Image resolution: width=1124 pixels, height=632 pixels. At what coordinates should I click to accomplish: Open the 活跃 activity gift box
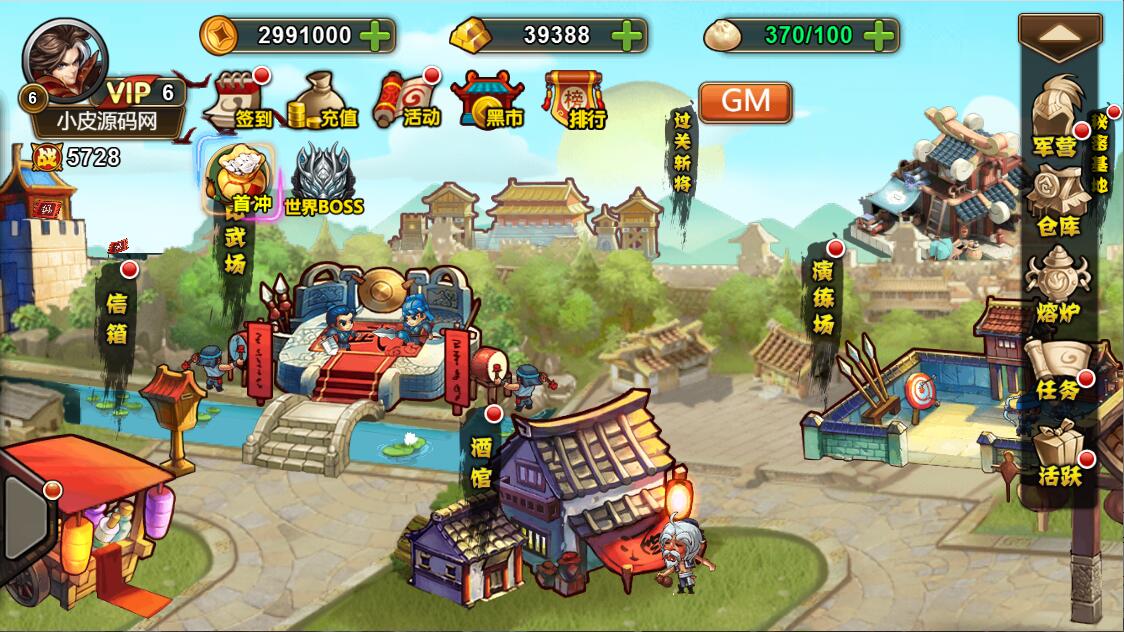[x=1058, y=453]
